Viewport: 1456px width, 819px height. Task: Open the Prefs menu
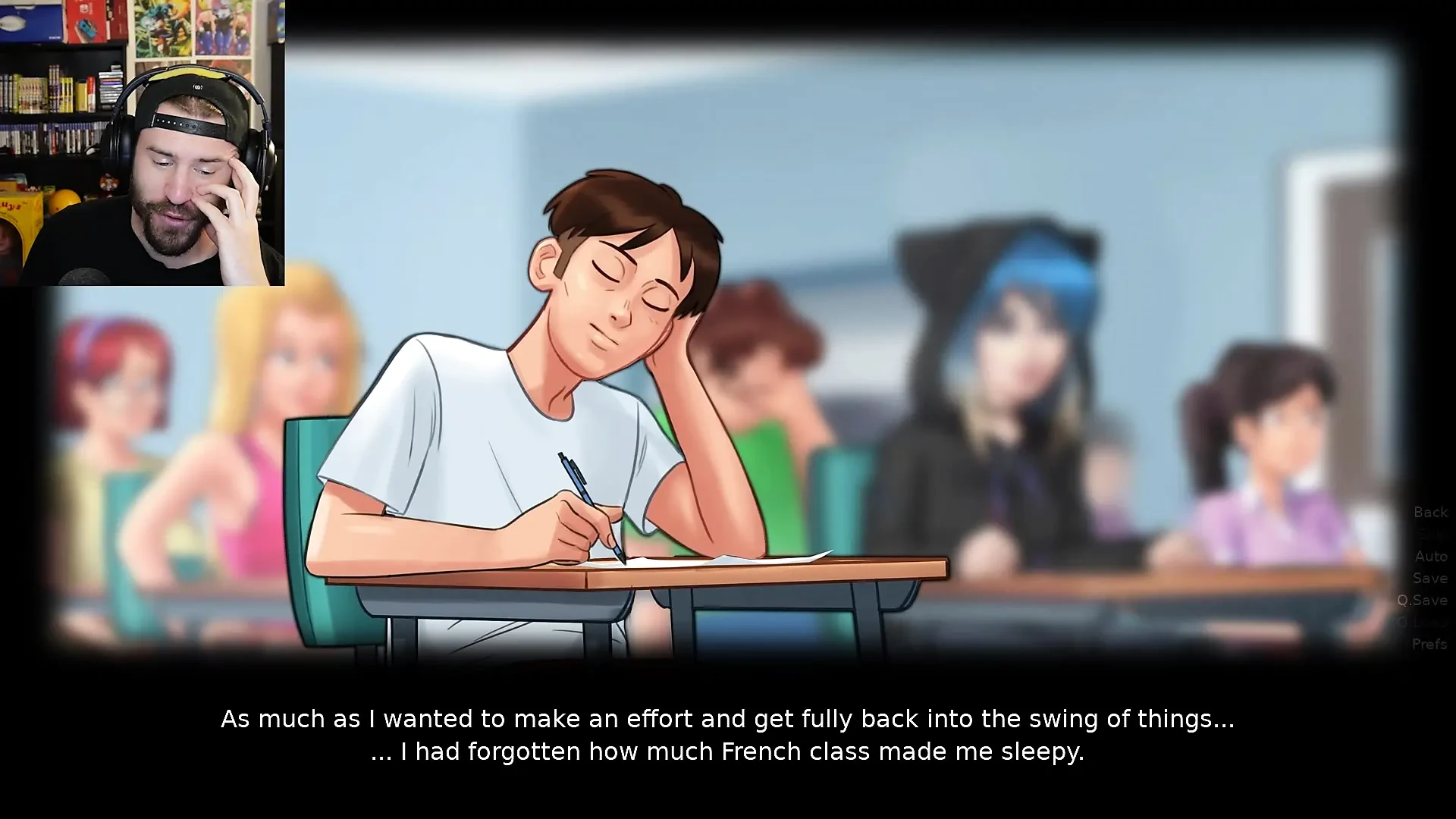[x=1429, y=645]
